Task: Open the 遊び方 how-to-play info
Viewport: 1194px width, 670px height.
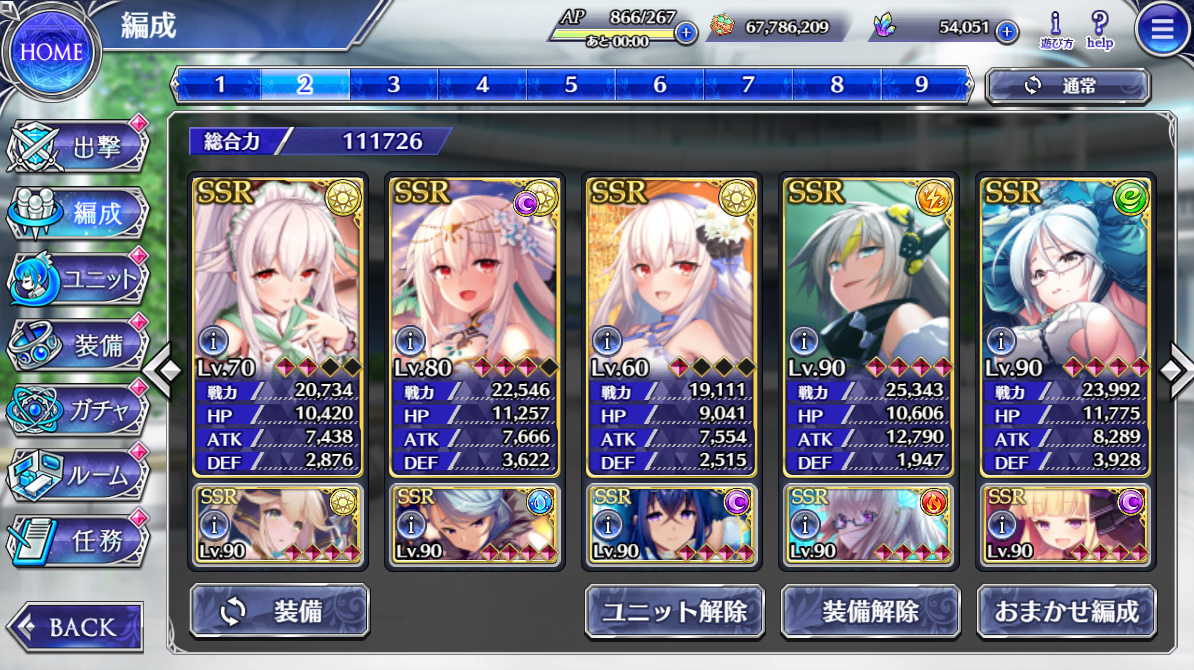Action: (1056, 29)
